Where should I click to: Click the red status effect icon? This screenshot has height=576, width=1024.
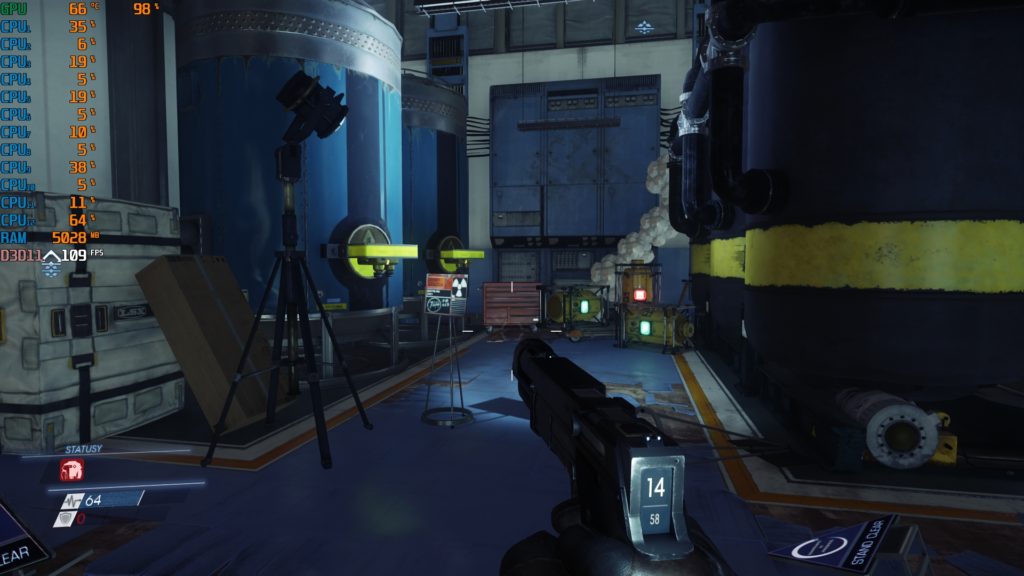coord(72,470)
